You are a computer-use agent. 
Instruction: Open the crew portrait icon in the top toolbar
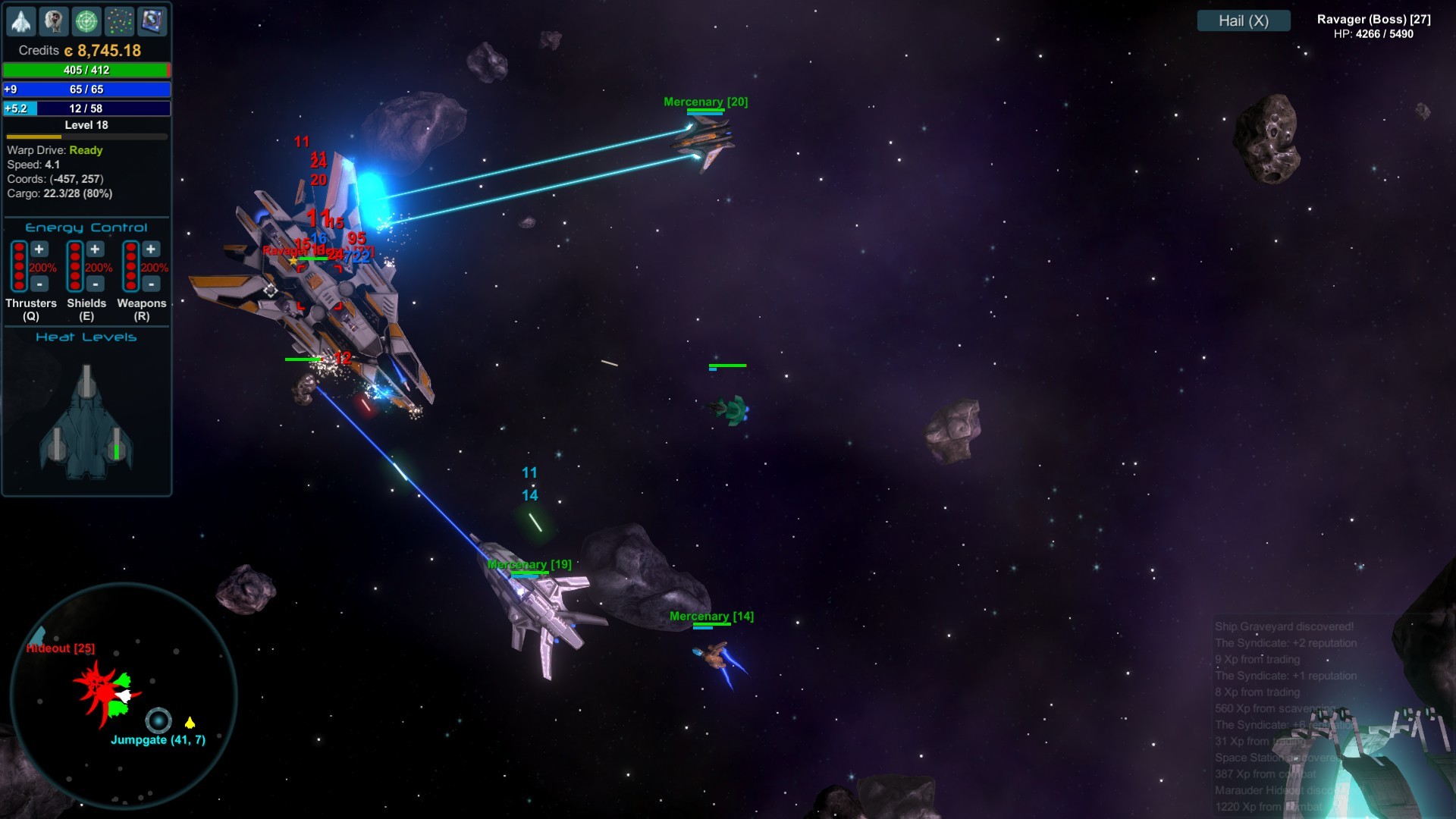point(53,21)
